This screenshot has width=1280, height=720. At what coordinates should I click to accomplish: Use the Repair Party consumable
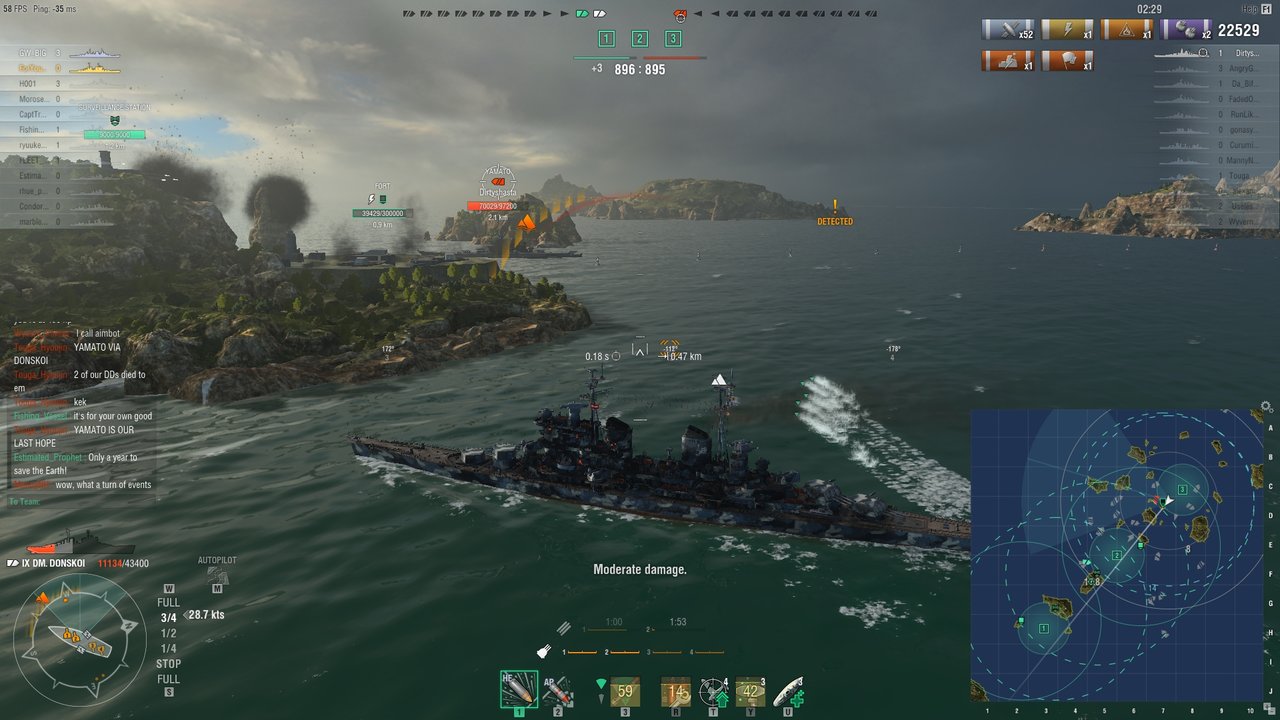point(788,691)
